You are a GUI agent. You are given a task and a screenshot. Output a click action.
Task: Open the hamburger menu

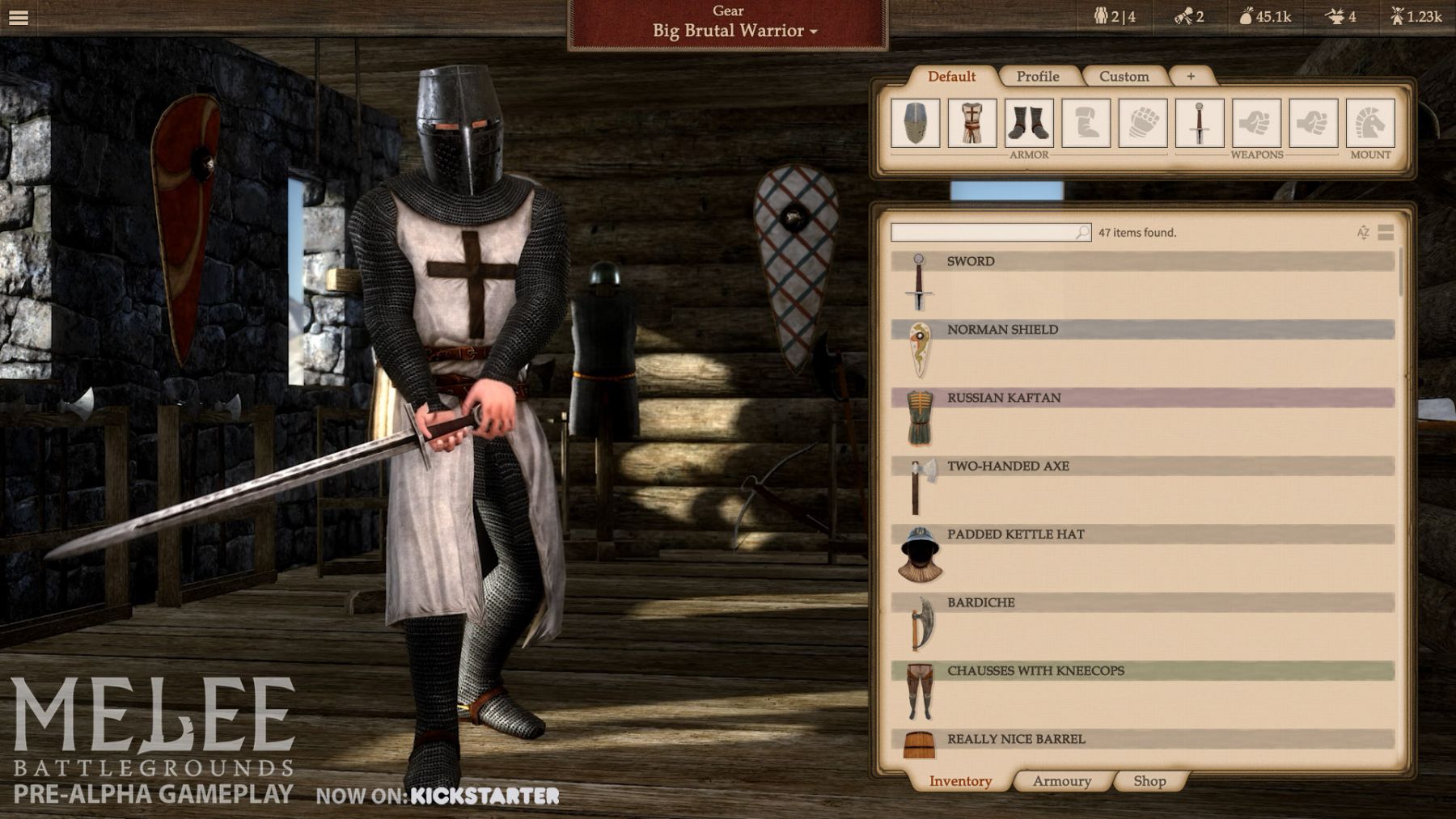click(x=18, y=17)
